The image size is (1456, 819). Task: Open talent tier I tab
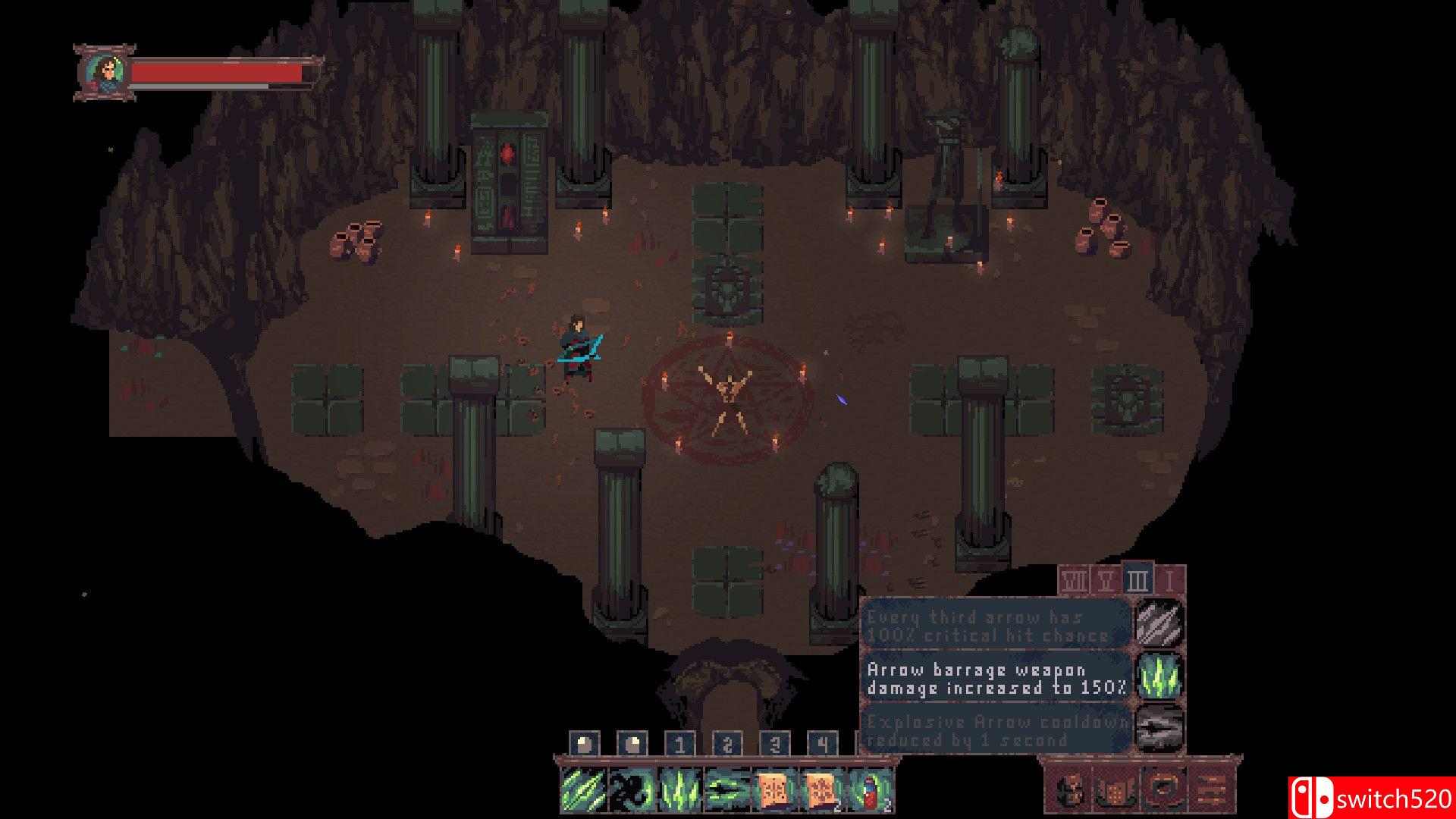pyautogui.click(x=1170, y=581)
